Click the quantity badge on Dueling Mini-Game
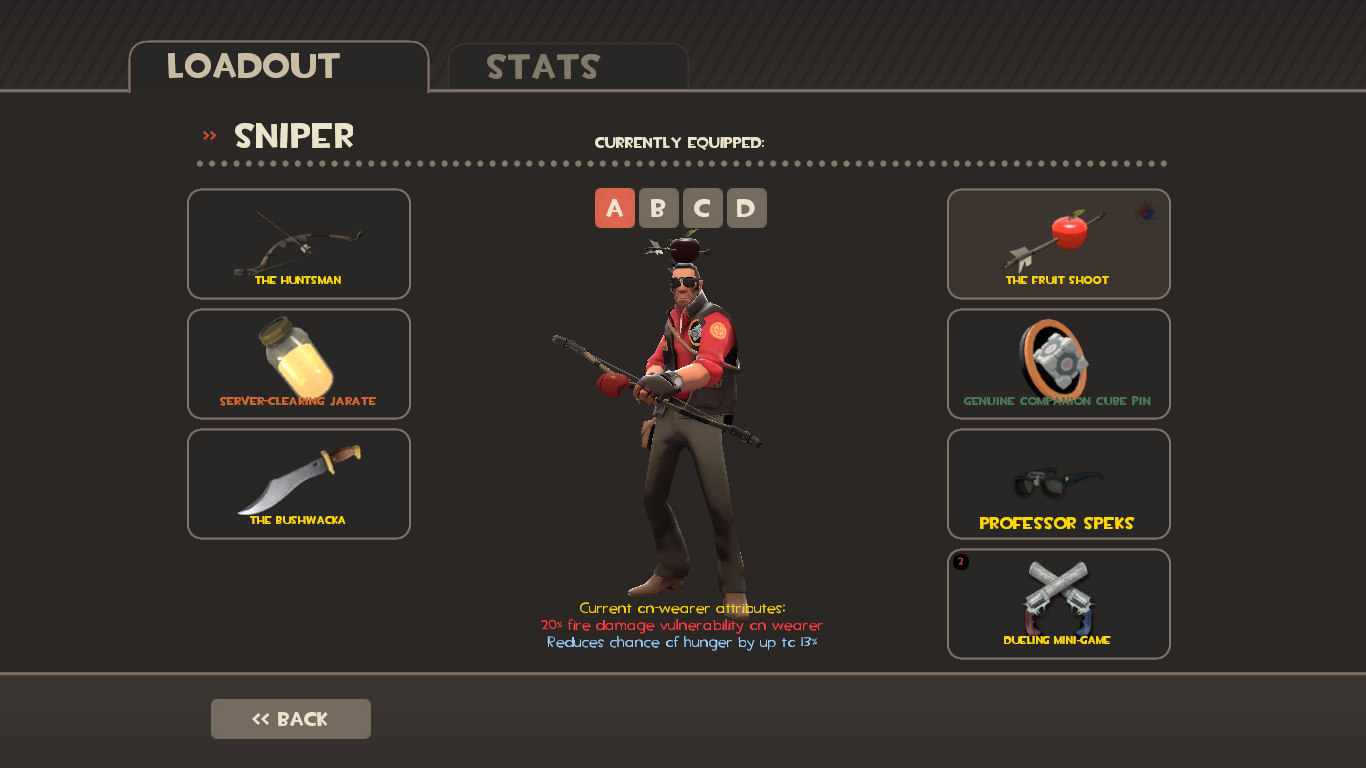 [962, 561]
